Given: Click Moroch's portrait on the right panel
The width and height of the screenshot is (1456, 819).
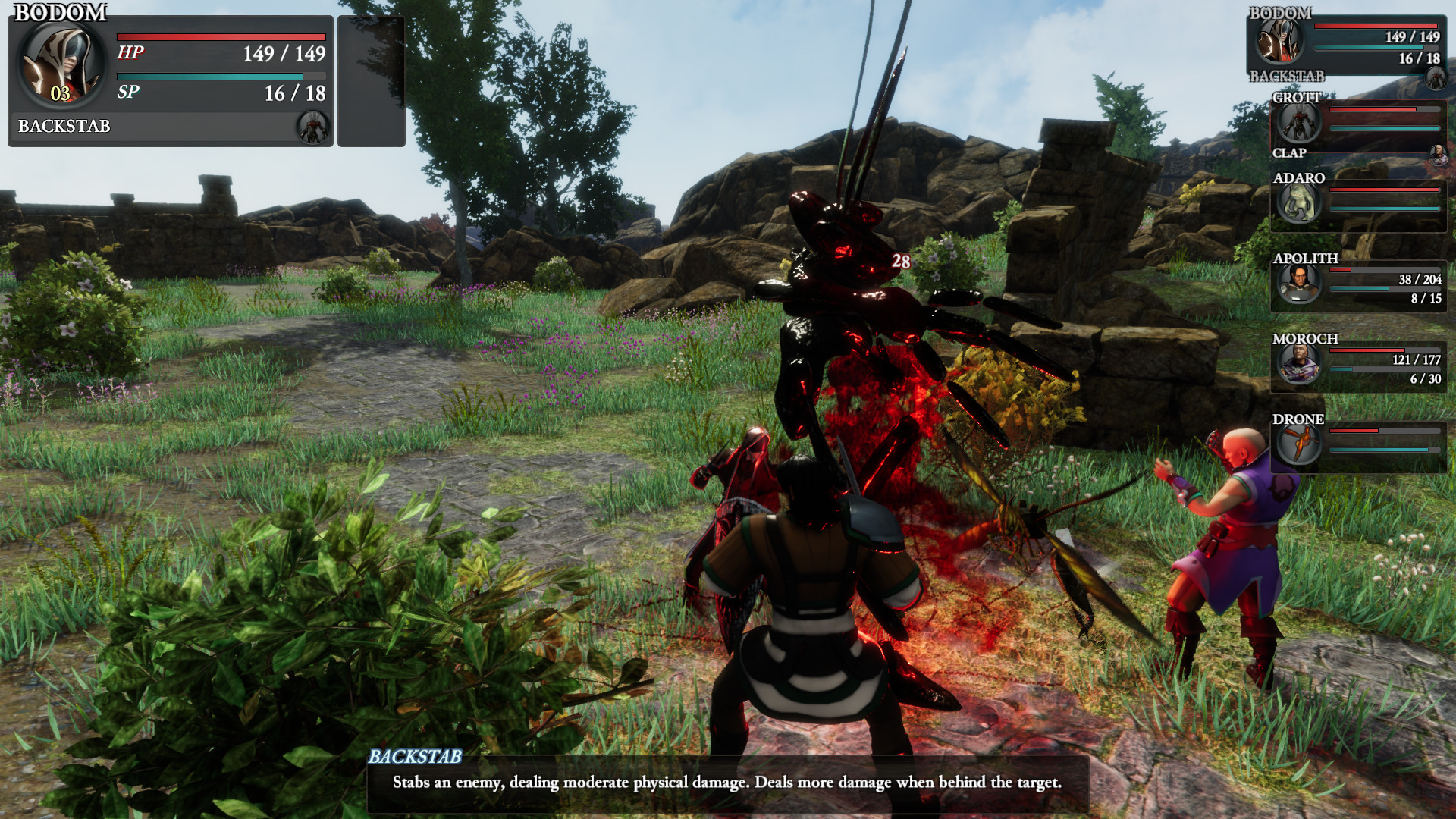Looking at the screenshot, I should [x=1300, y=366].
